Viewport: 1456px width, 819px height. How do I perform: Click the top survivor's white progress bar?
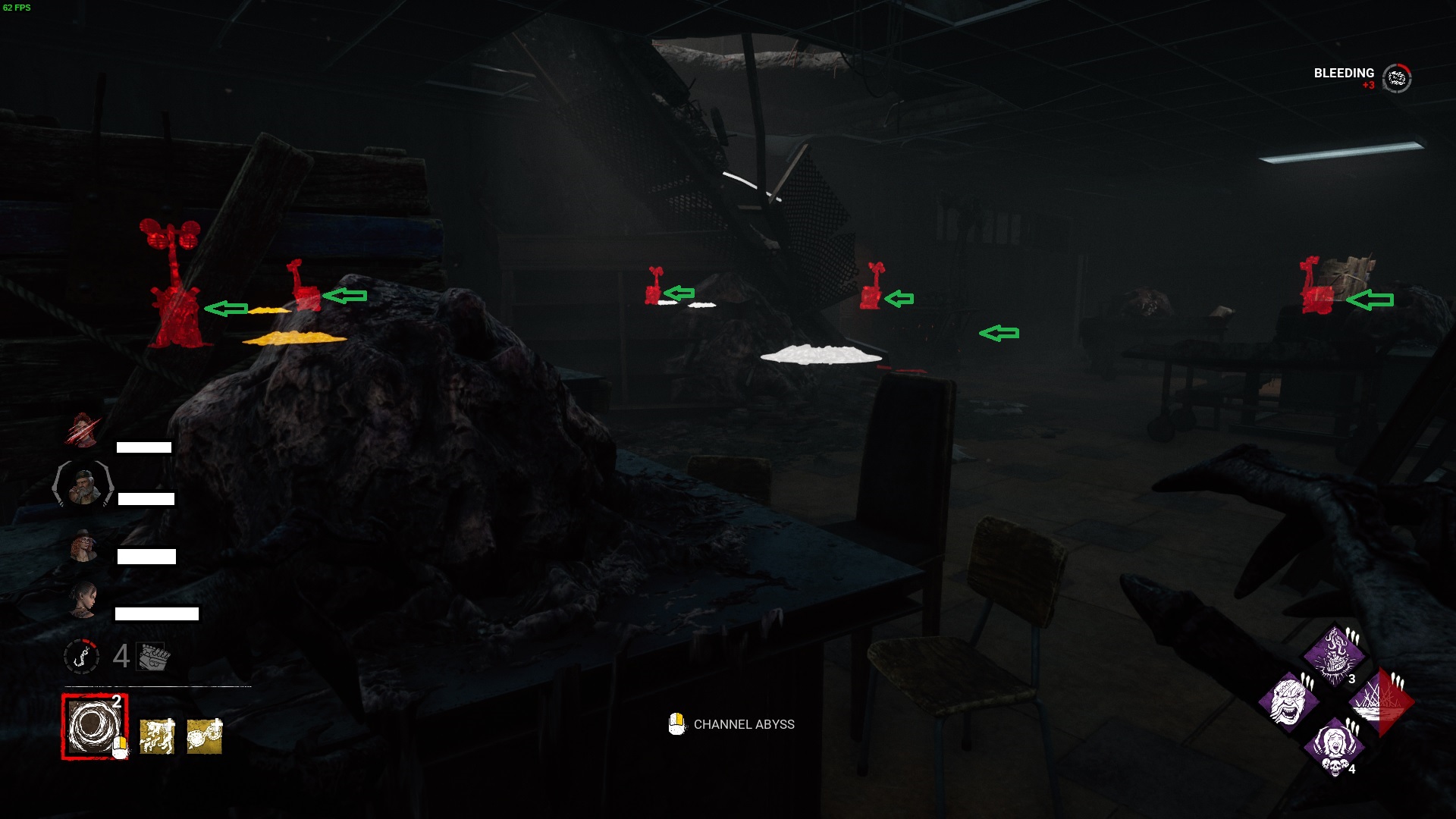[144, 447]
